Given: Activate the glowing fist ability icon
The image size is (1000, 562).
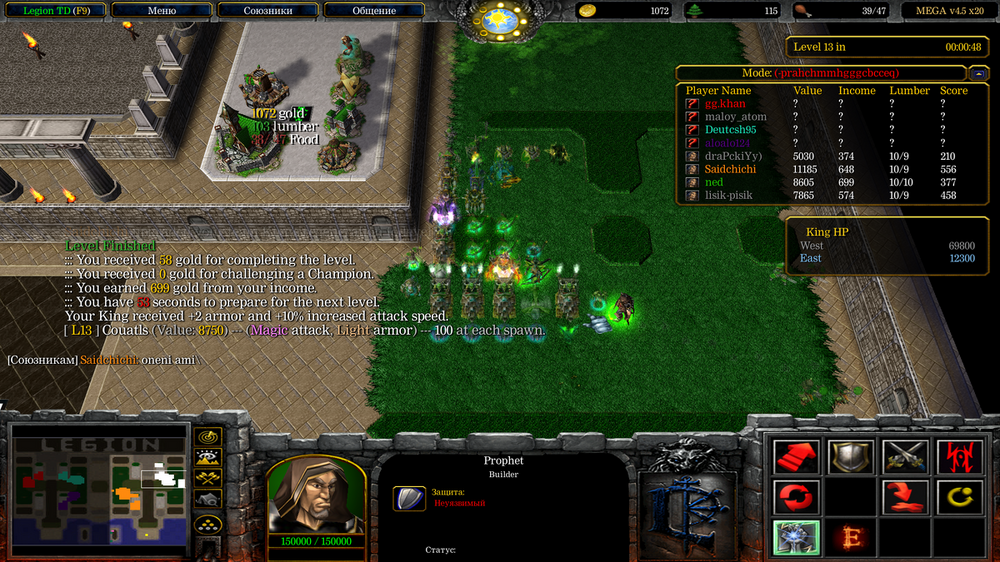Looking at the screenshot, I should [797, 537].
